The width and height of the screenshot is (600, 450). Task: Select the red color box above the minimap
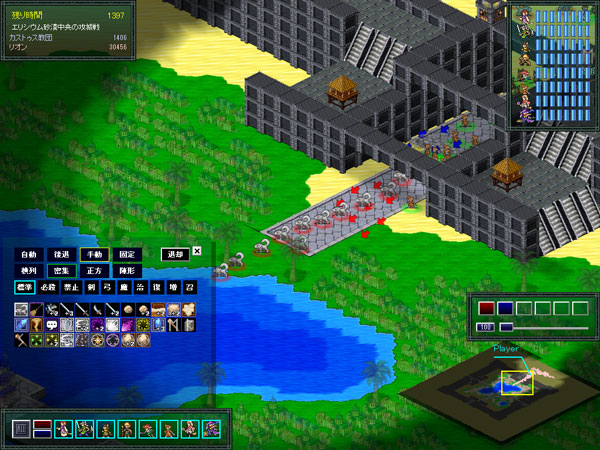point(487,309)
